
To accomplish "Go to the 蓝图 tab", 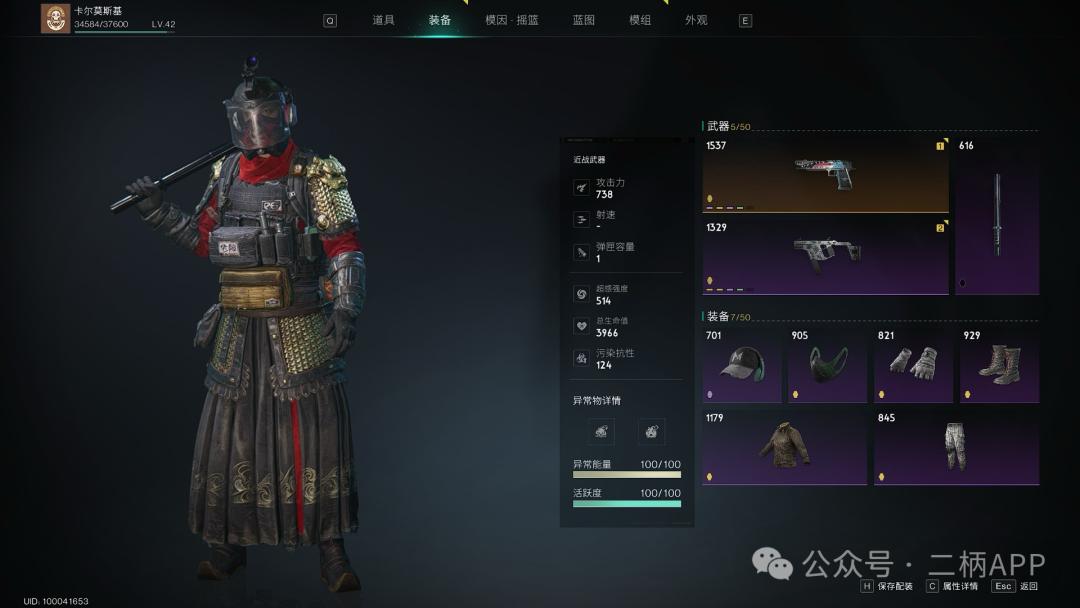I will click(583, 20).
